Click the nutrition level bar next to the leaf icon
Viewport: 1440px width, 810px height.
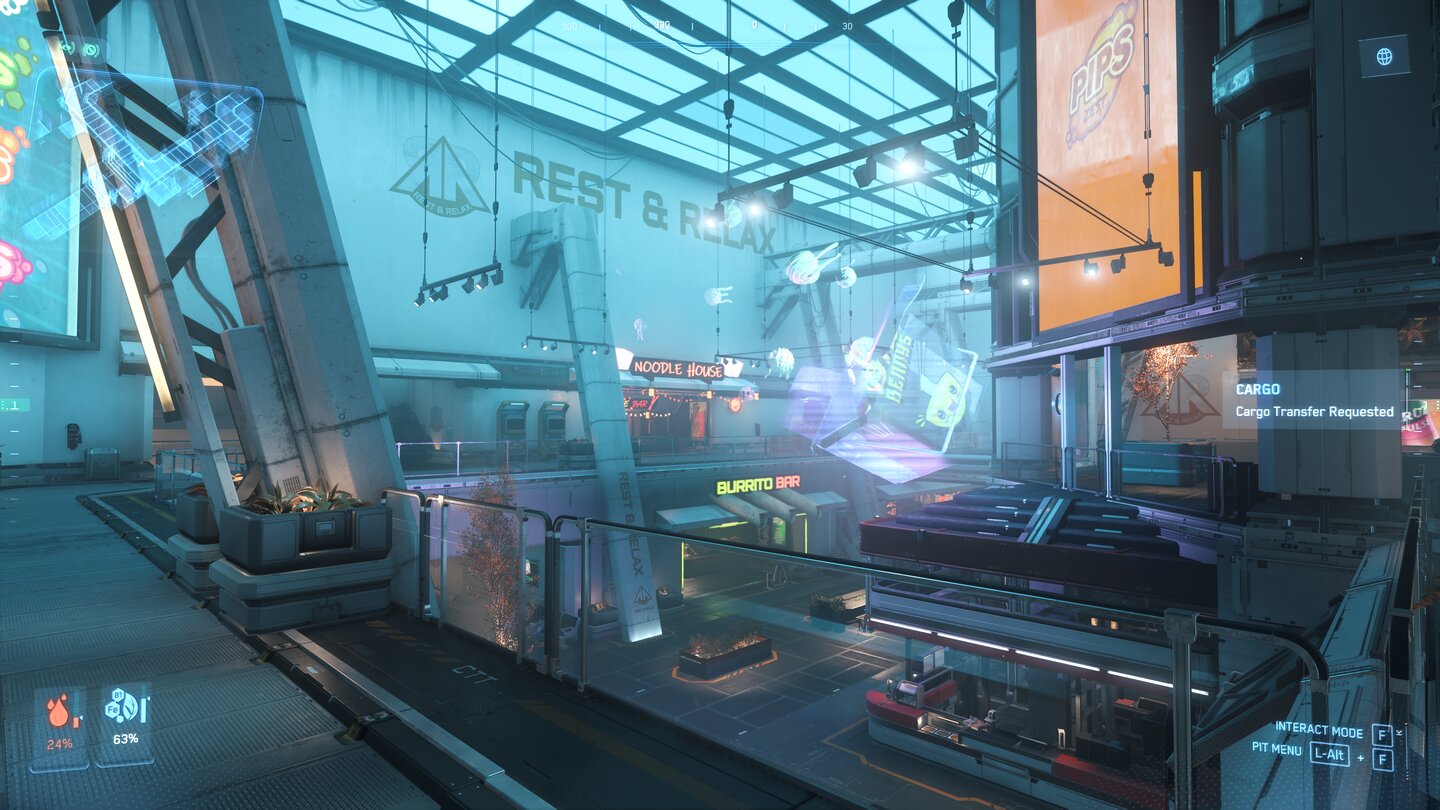pos(143,711)
